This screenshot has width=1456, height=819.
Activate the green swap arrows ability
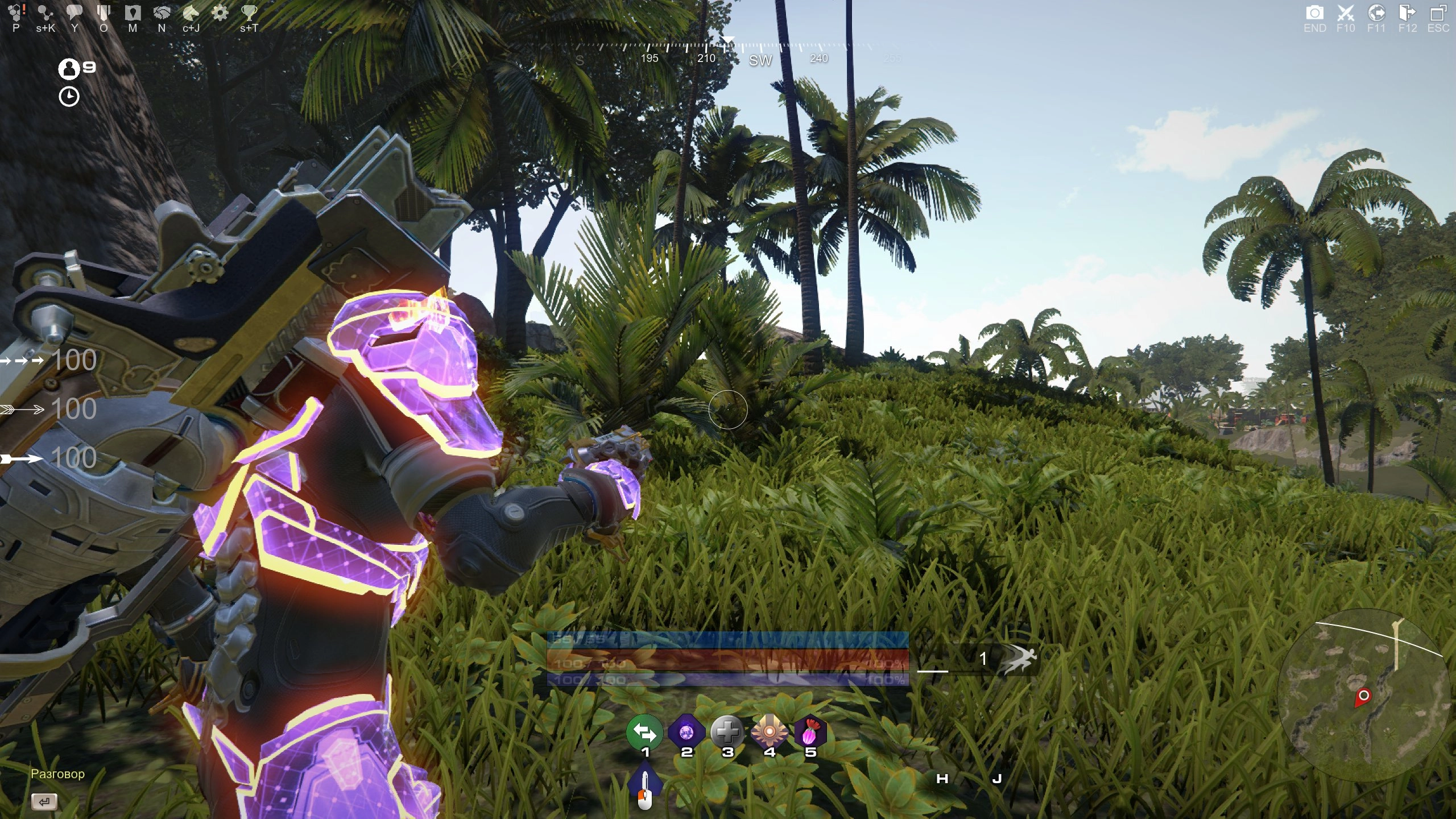tap(644, 733)
